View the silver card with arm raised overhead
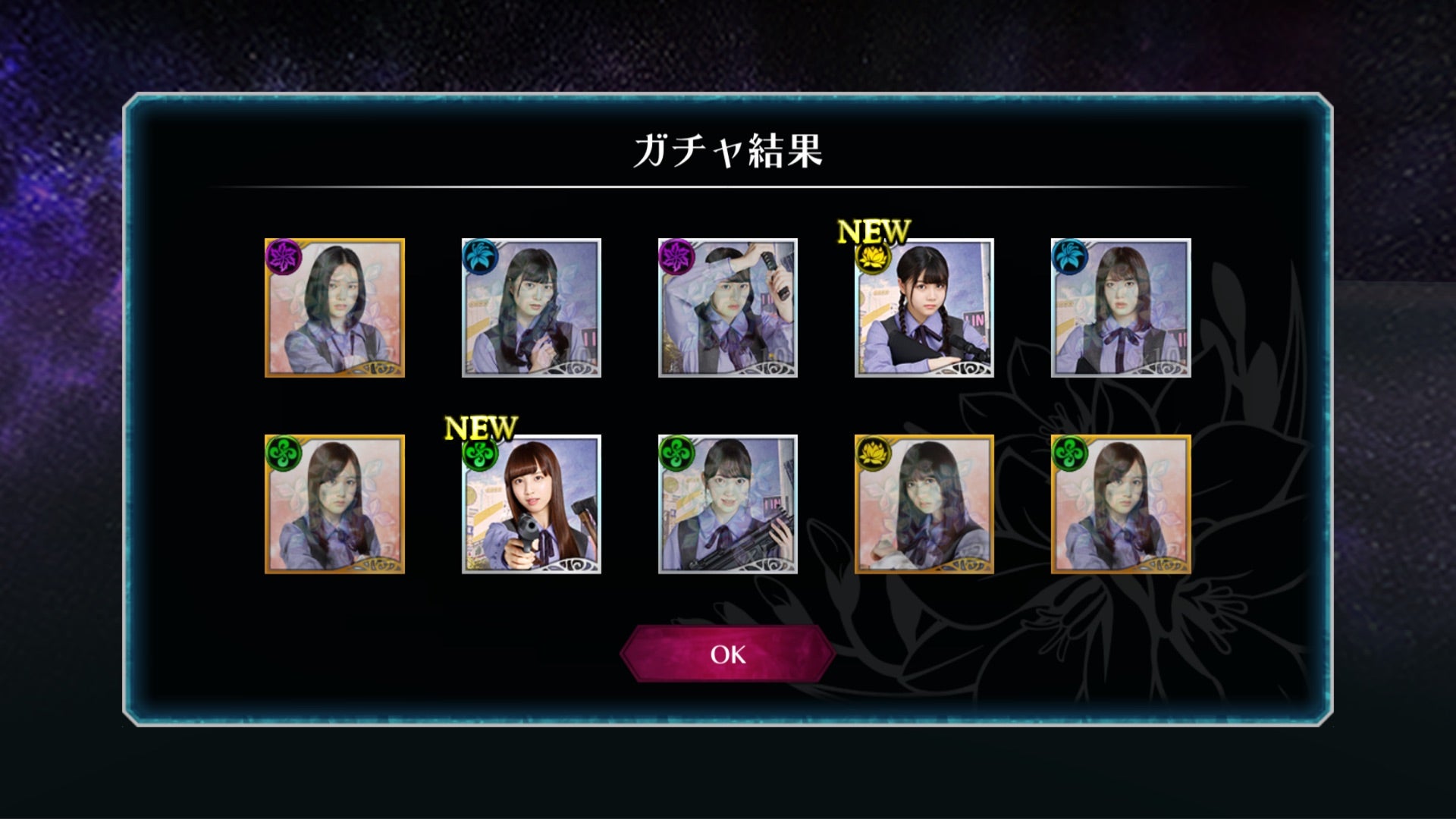This screenshot has width=1456, height=819. coord(727,308)
